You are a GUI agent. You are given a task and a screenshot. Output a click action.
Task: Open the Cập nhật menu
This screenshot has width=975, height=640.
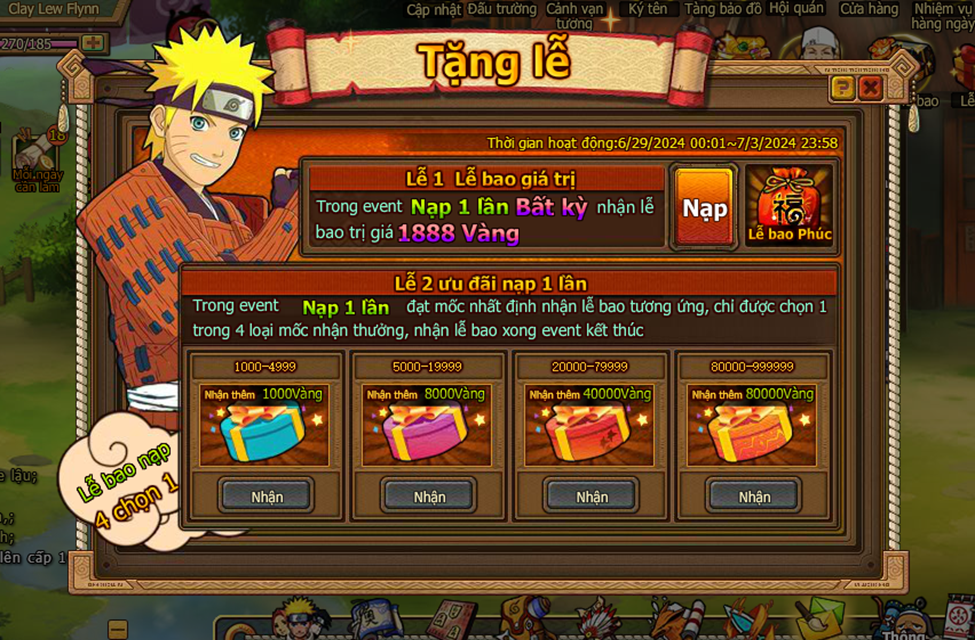[x=432, y=9]
